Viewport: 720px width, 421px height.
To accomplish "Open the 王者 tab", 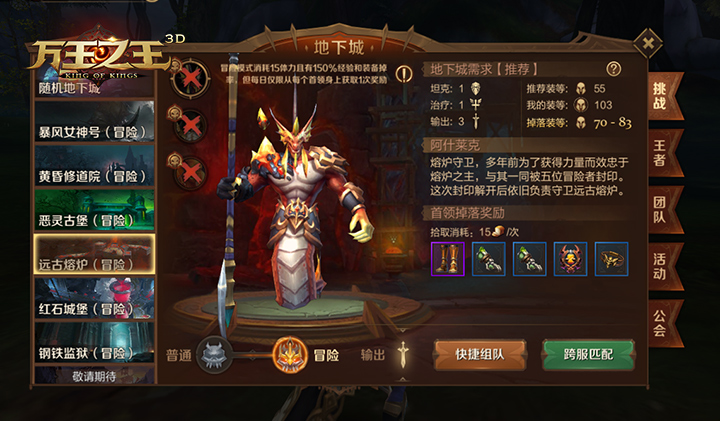I will [x=659, y=150].
